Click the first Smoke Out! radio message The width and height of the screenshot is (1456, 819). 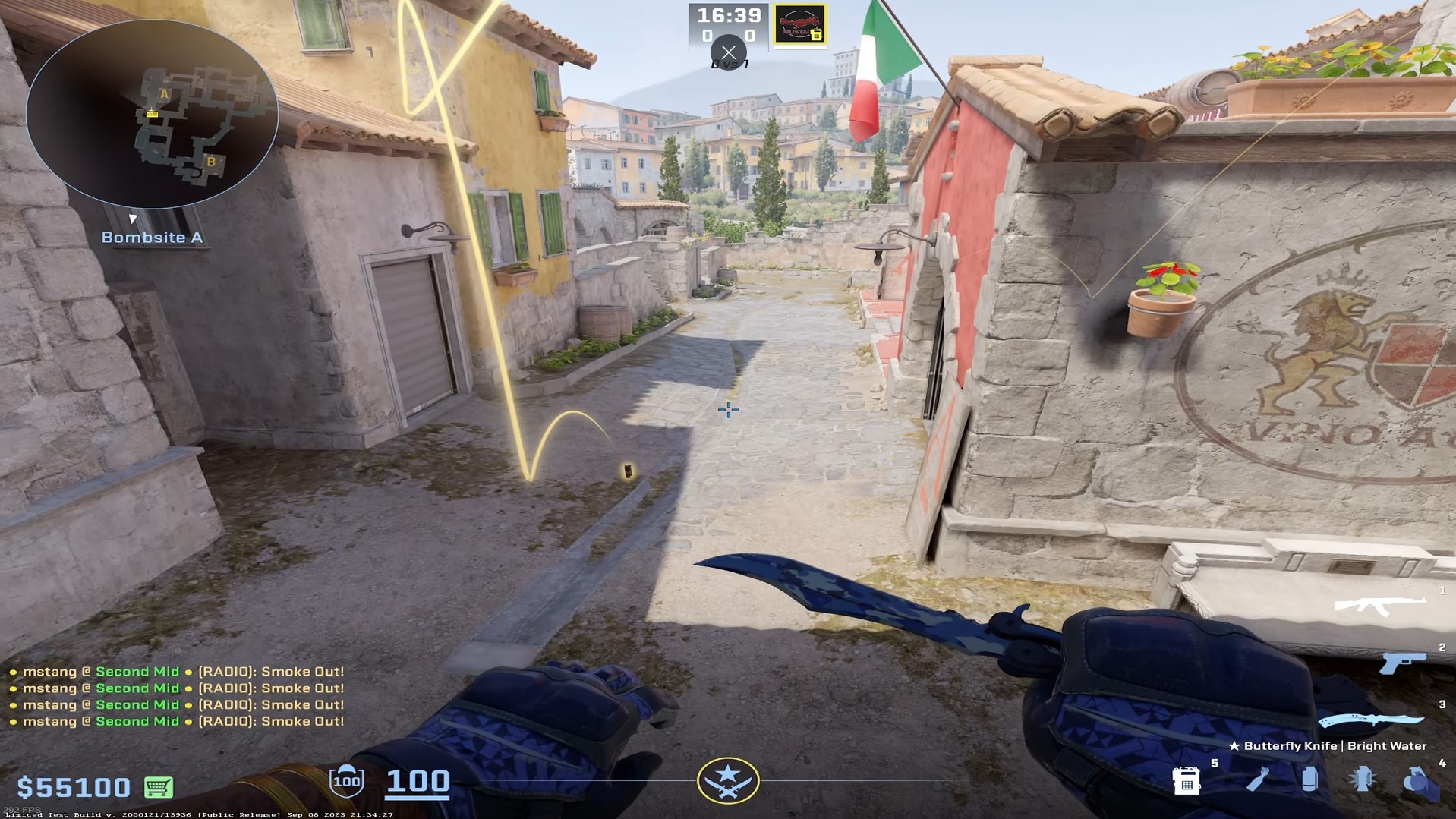click(x=176, y=671)
